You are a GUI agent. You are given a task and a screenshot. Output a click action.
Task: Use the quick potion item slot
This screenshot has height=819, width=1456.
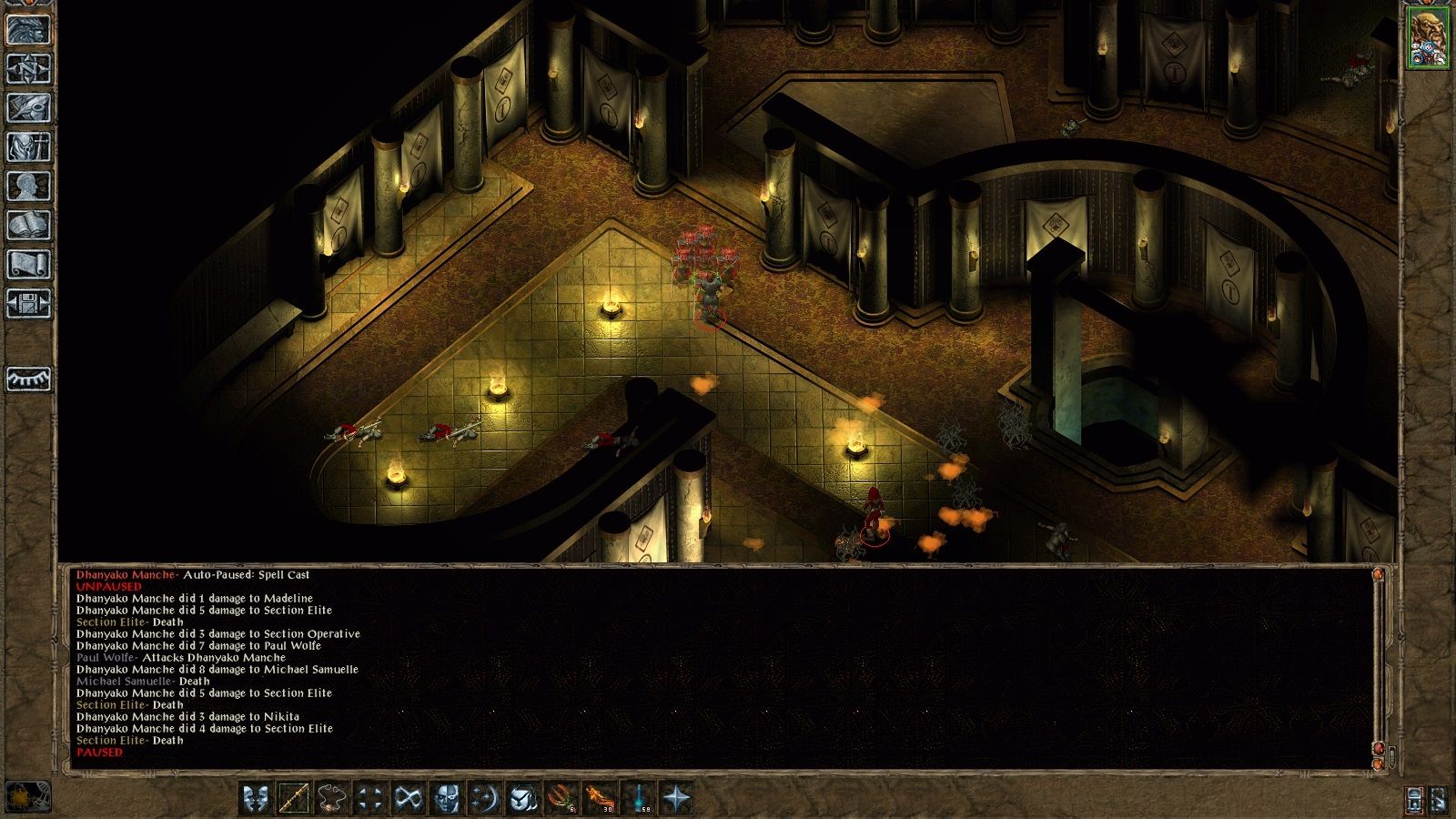click(641, 797)
